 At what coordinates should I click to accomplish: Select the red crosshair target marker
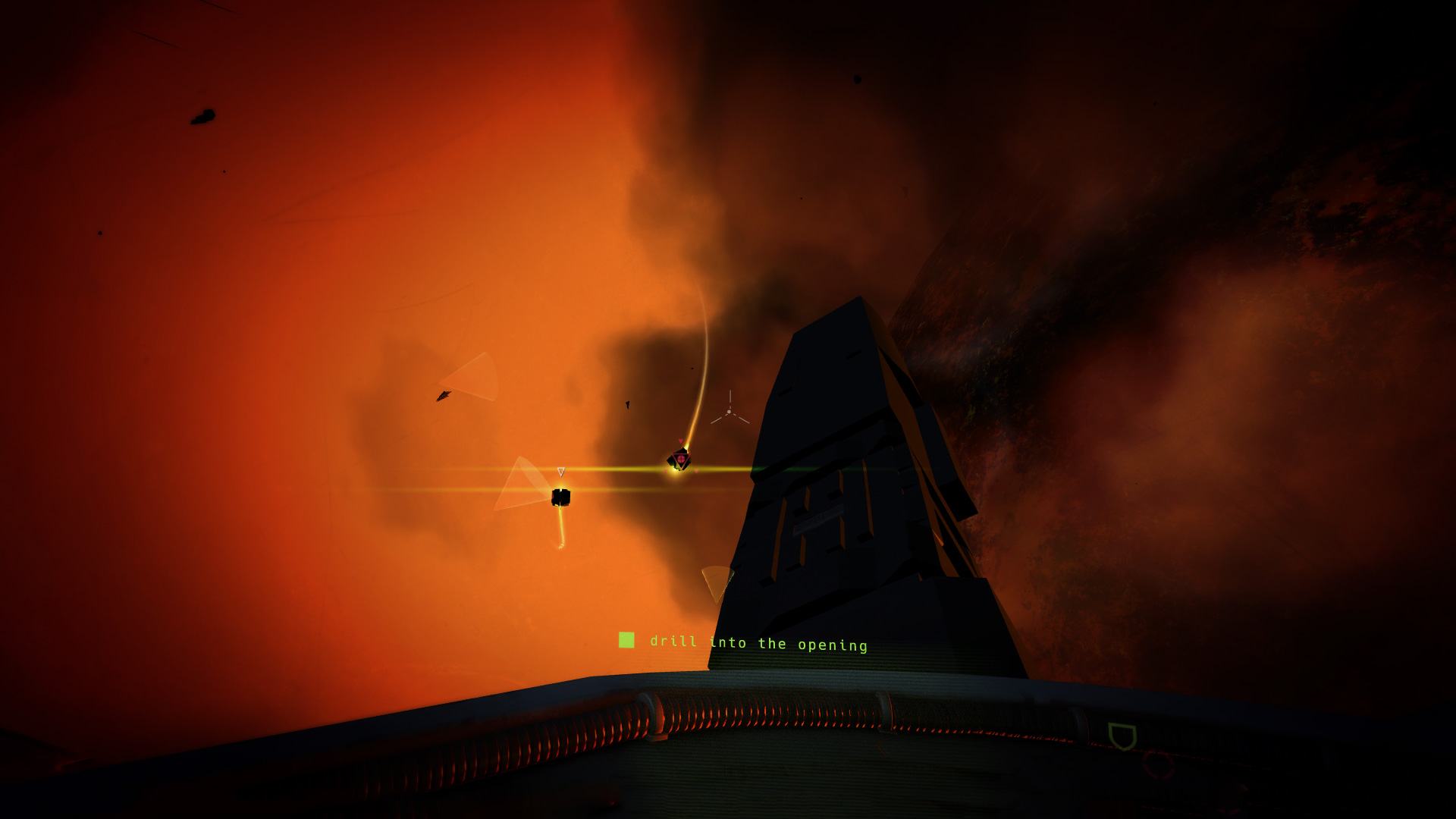[x=681, y=459]
